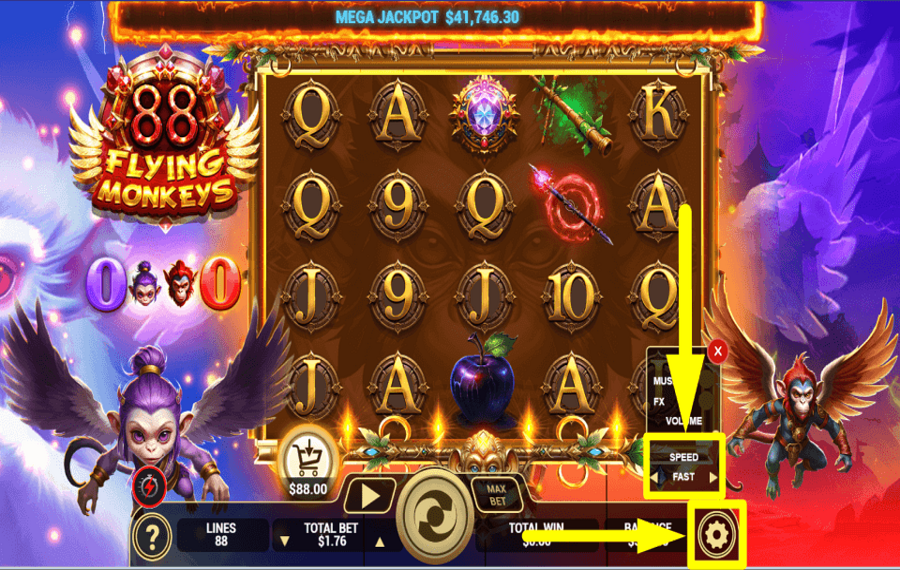This screenshot has width=900, height=570.
Task: Increase the total bet with the up arrow
Action: click(x=379, y=542)
